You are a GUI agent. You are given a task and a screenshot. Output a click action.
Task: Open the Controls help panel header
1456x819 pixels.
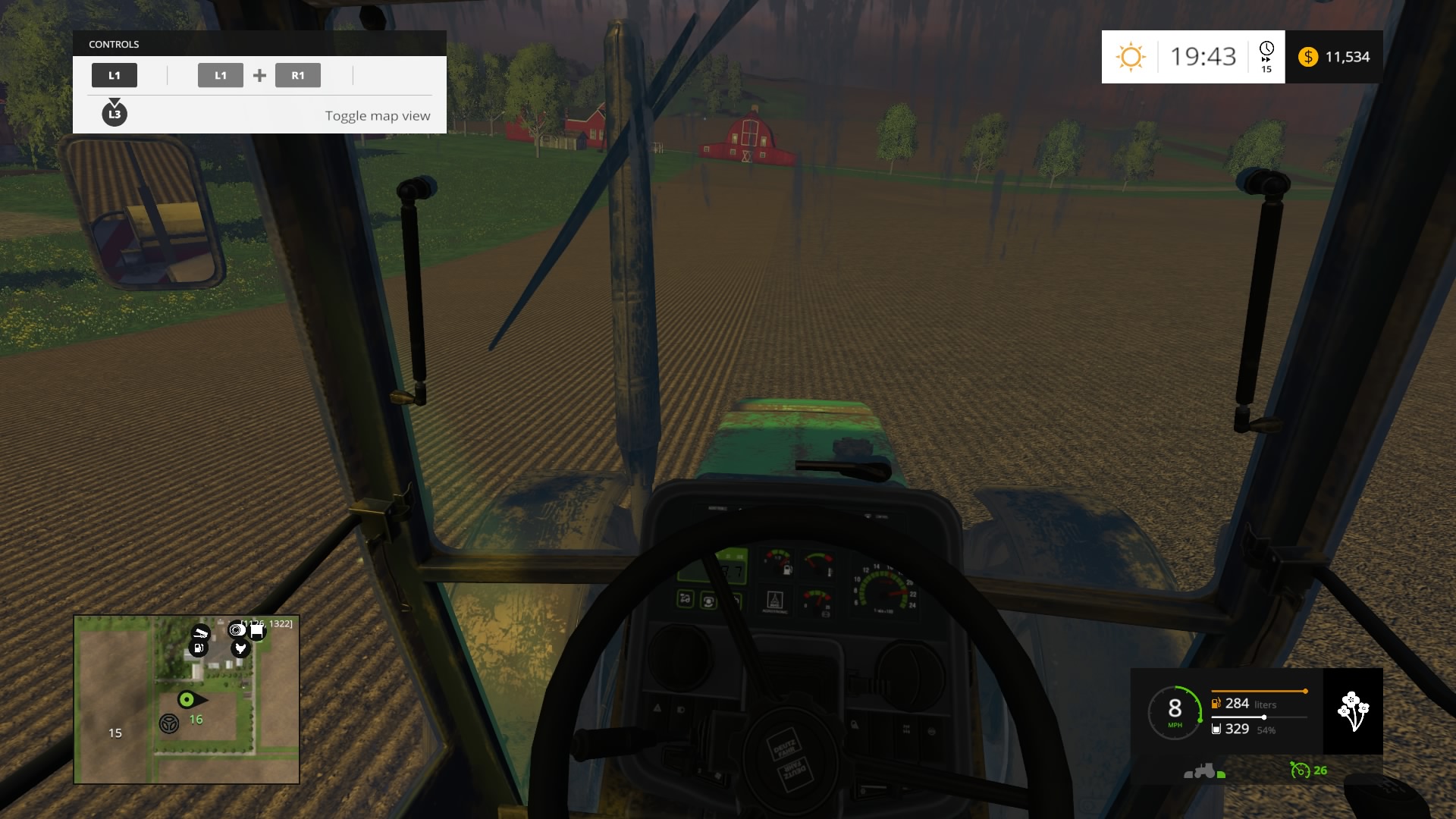tap(114, 44)
